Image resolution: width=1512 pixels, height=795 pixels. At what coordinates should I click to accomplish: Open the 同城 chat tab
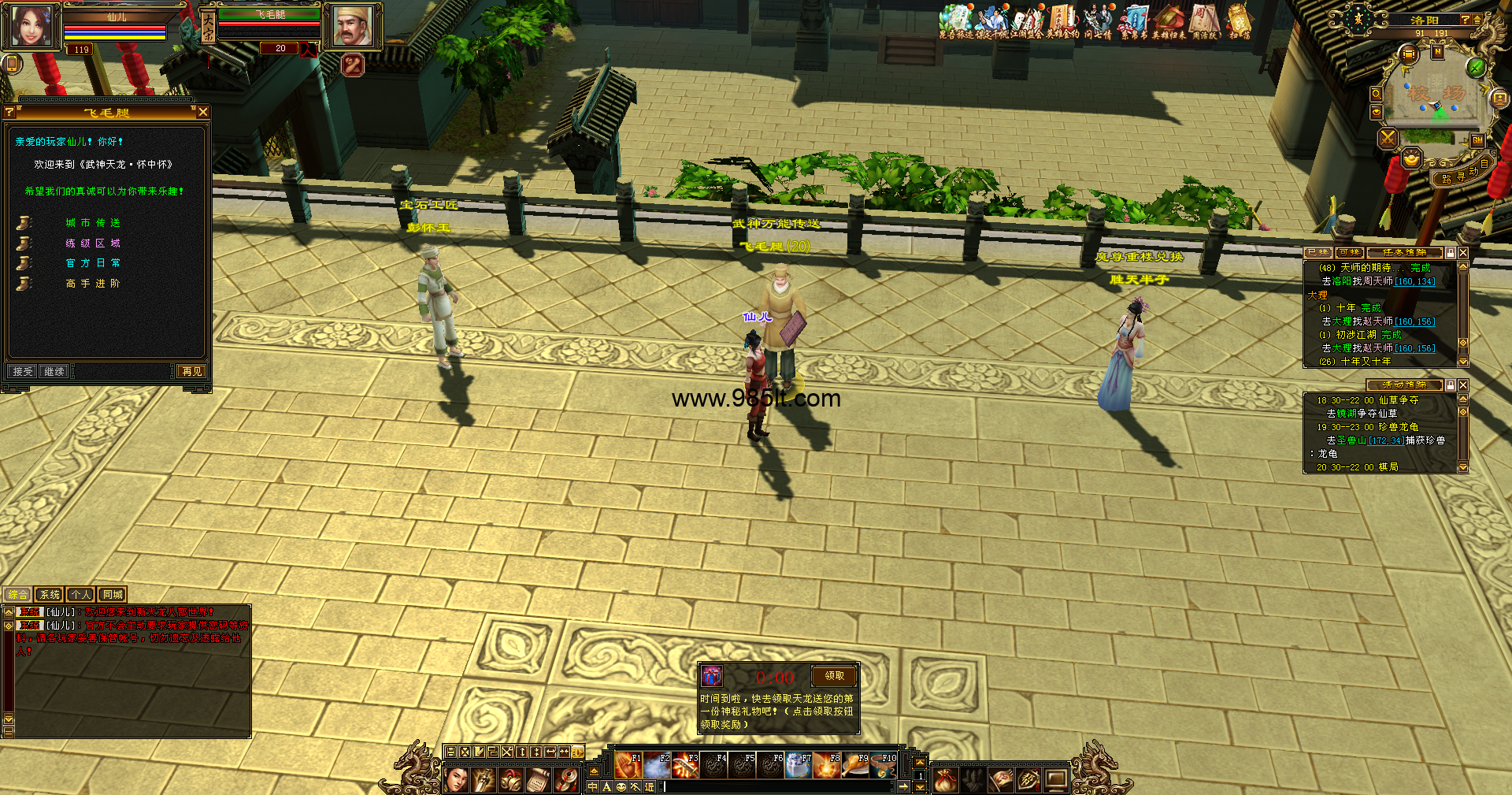point(113,595)
